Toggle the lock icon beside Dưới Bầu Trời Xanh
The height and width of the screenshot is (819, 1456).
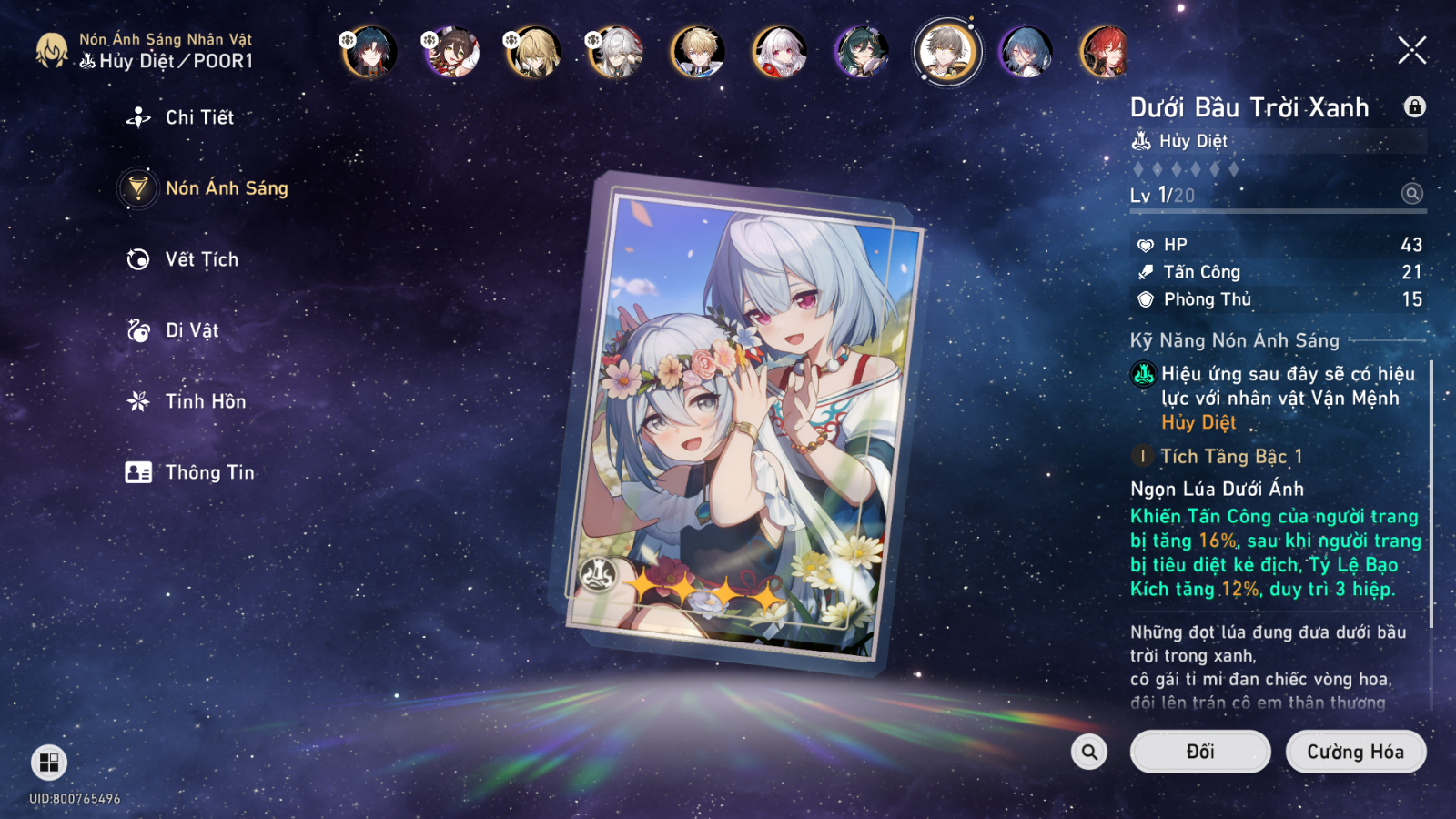pyautogui.click(x=1414, y=106)
